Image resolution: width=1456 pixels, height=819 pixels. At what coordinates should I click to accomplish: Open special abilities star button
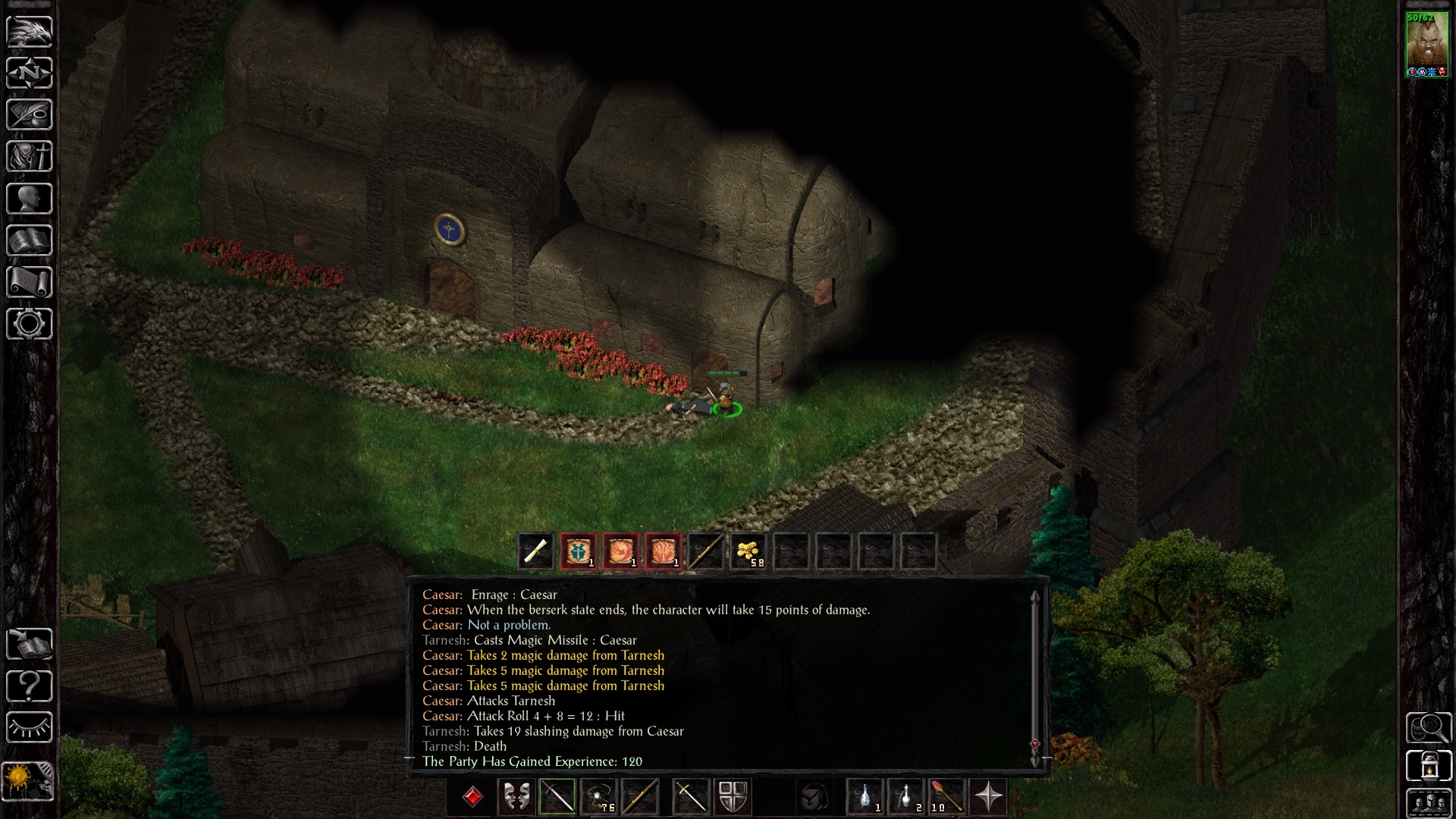(x=989, y=797)
